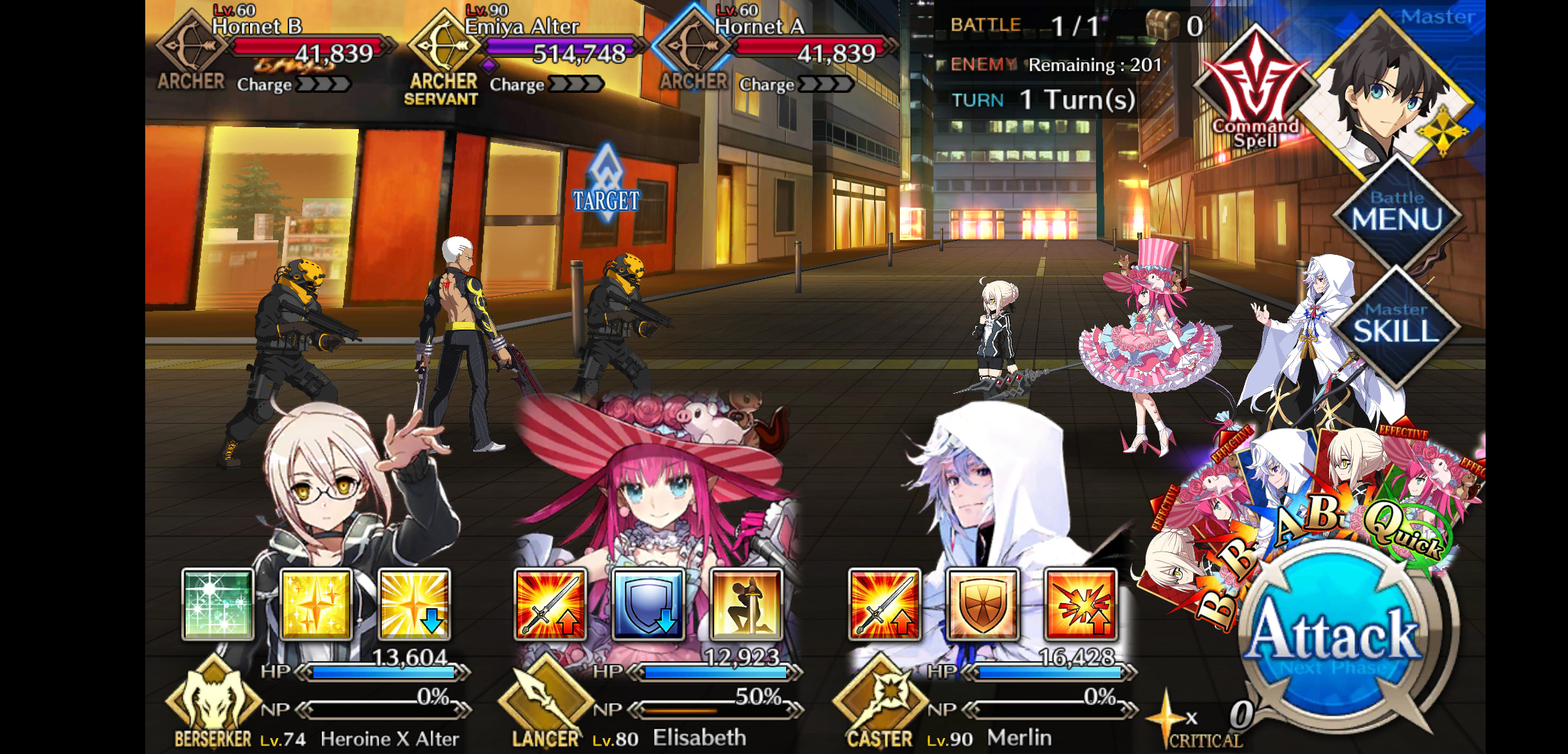Viewport: 1568px width, 754px height.
Task: Open the Battle Menu
Action: pos(1396,213)
